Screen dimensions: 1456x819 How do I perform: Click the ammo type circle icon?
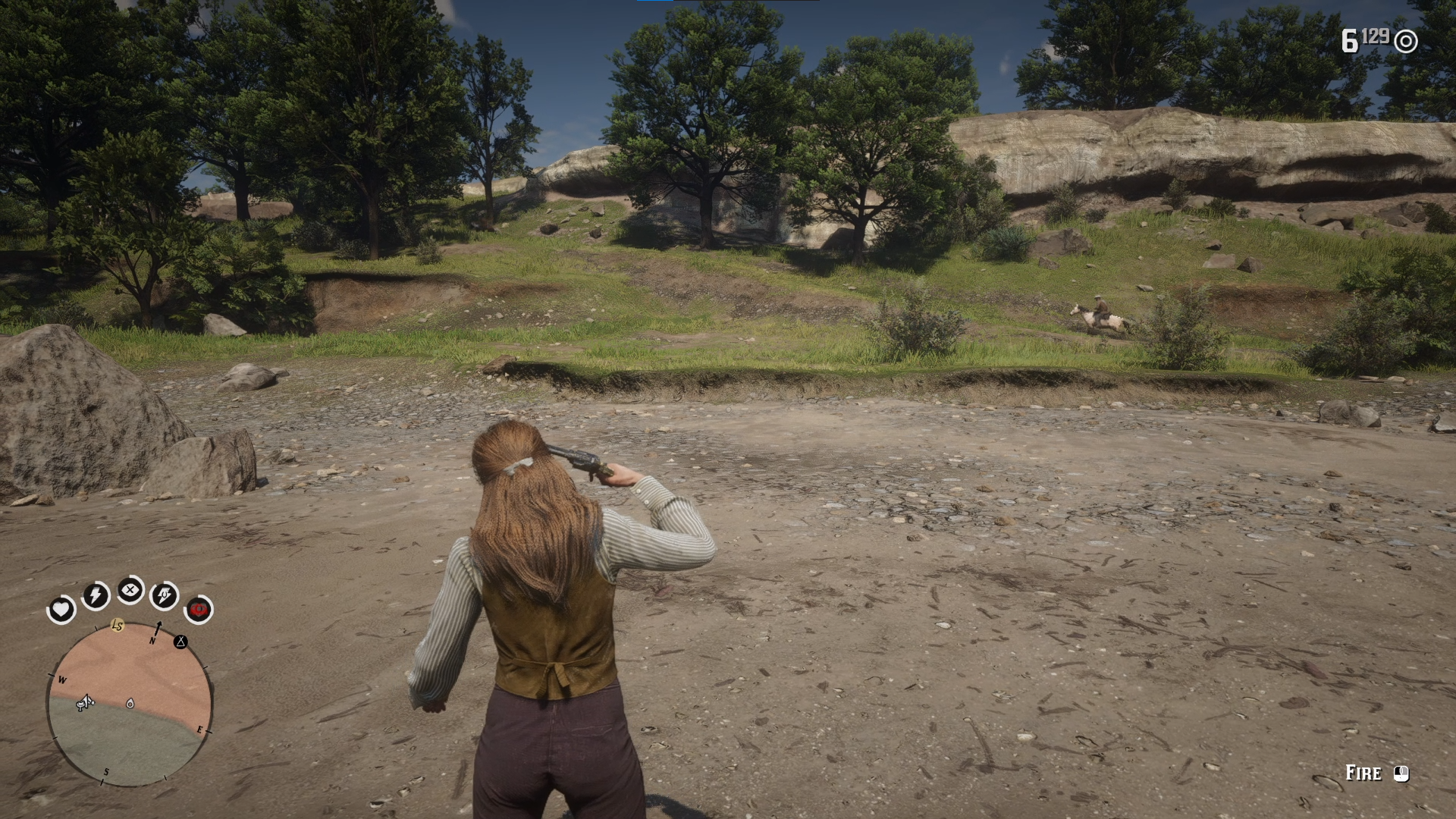tap(1406, 41)
